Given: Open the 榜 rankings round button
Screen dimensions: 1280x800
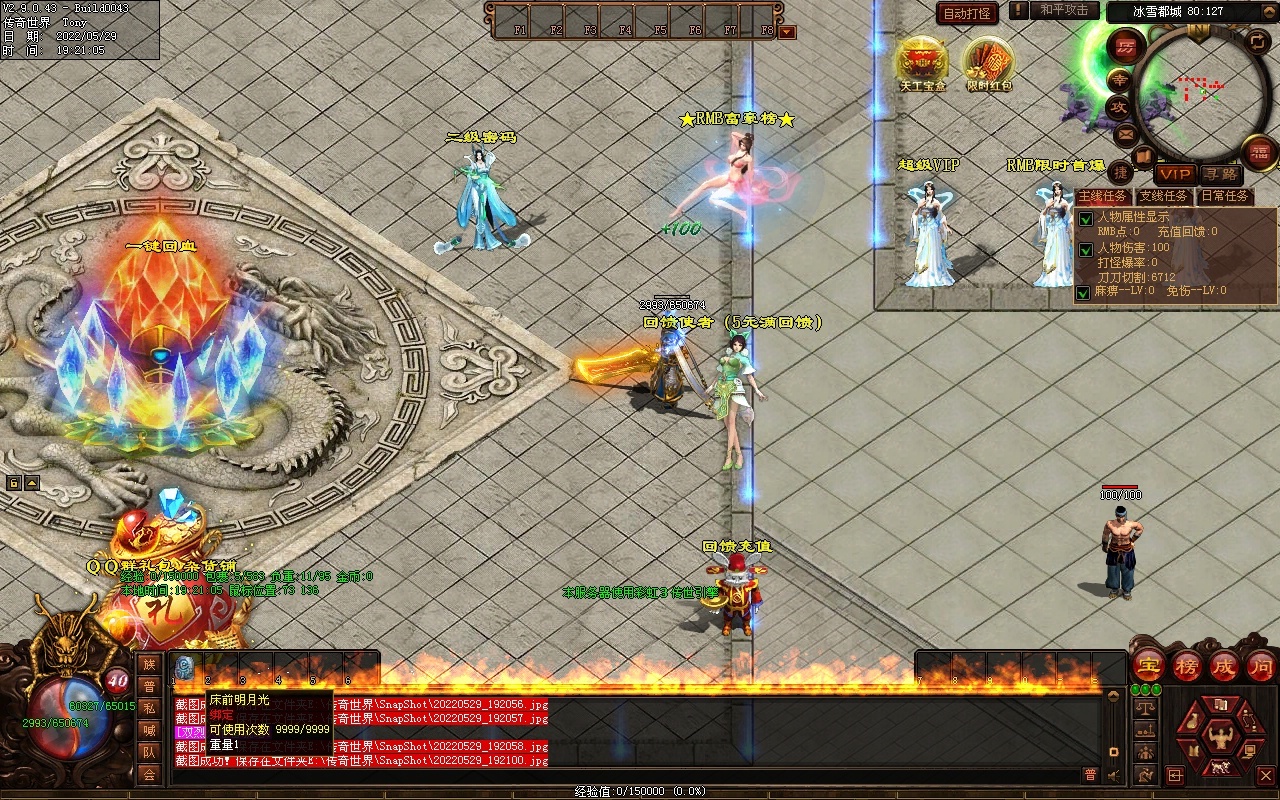Looking at the screenshot, I should pos(1187,665).
